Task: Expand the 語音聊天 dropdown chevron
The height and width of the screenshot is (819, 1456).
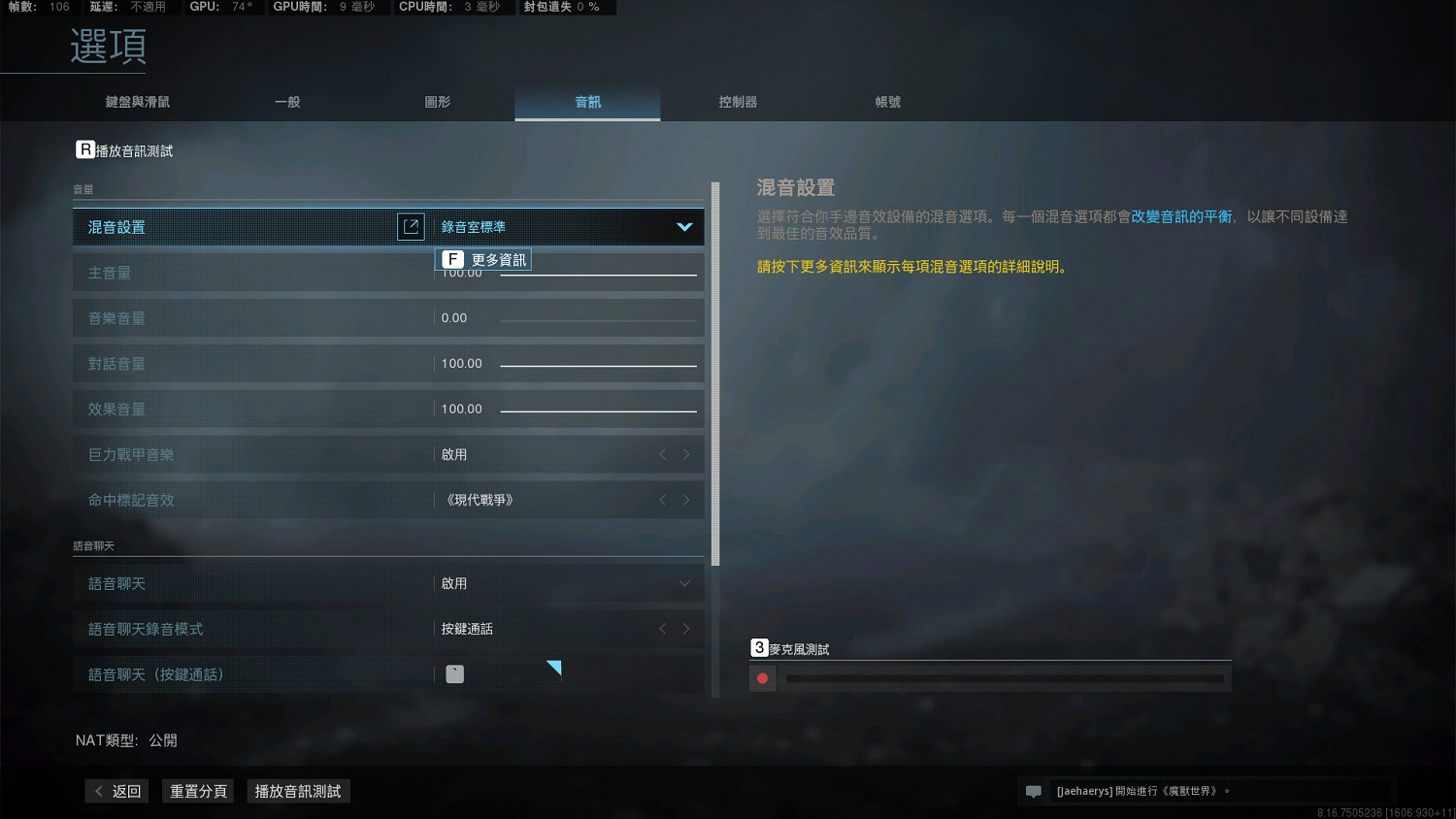Action: 686,583
